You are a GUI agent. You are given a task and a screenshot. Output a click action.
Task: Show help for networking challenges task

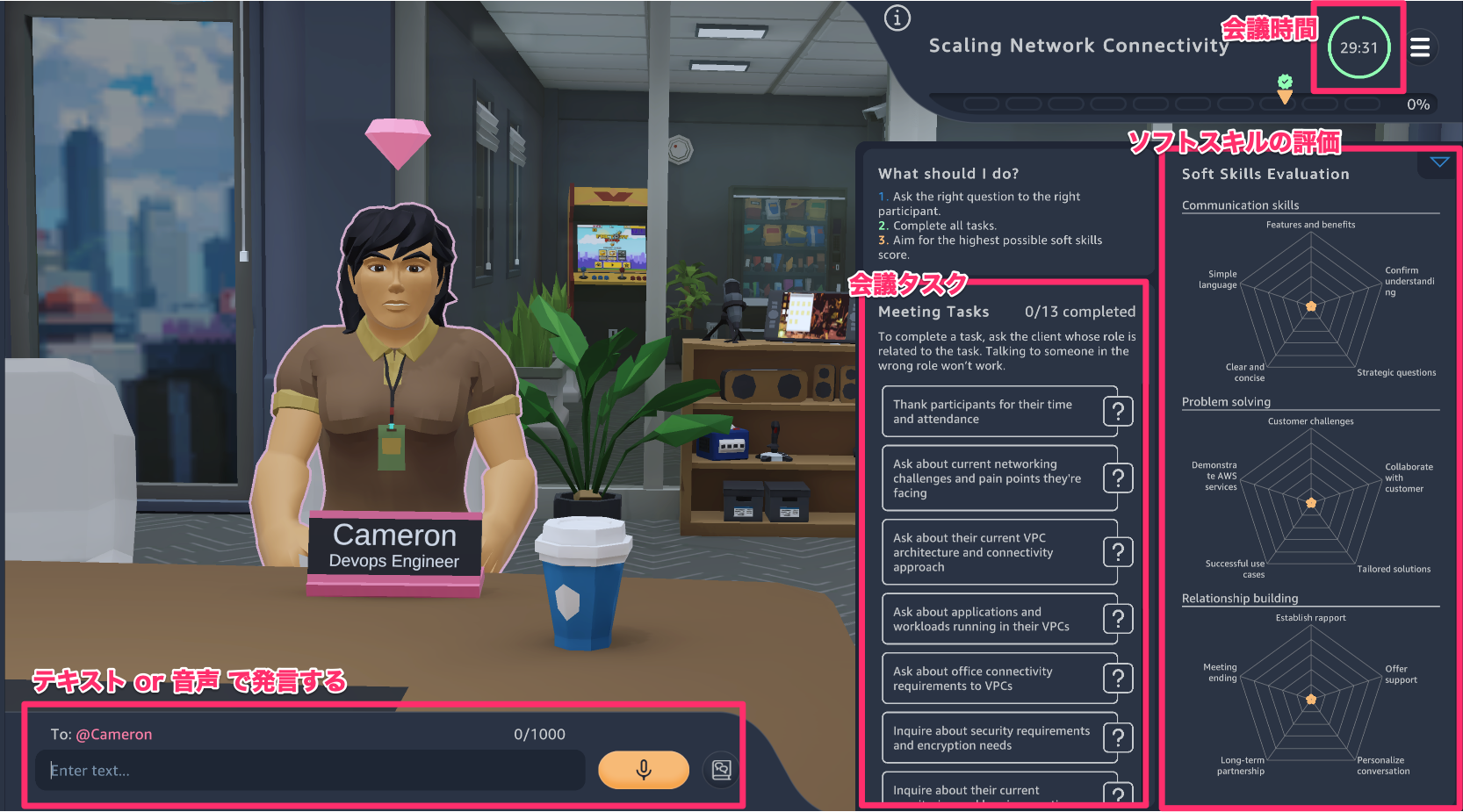[x=1118, y=478]
